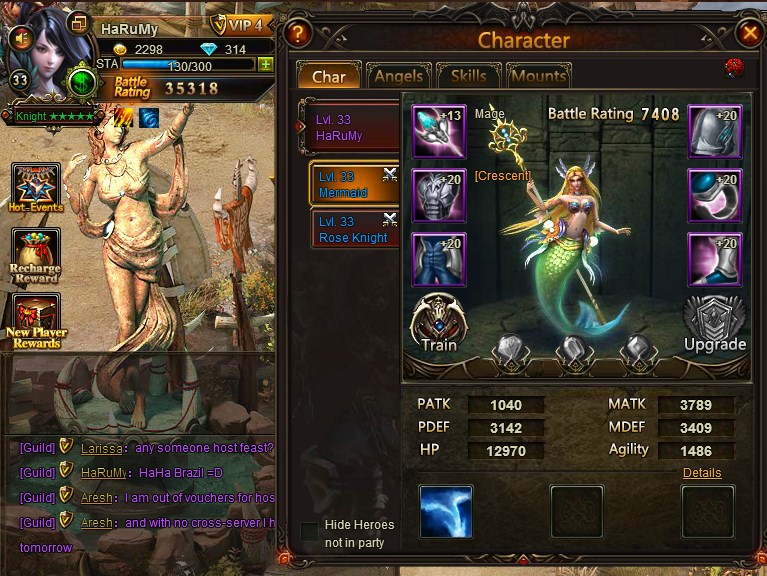Add stamina with the green plus button
The width and height of the screenshot is (767, 576).
(265, 64)
